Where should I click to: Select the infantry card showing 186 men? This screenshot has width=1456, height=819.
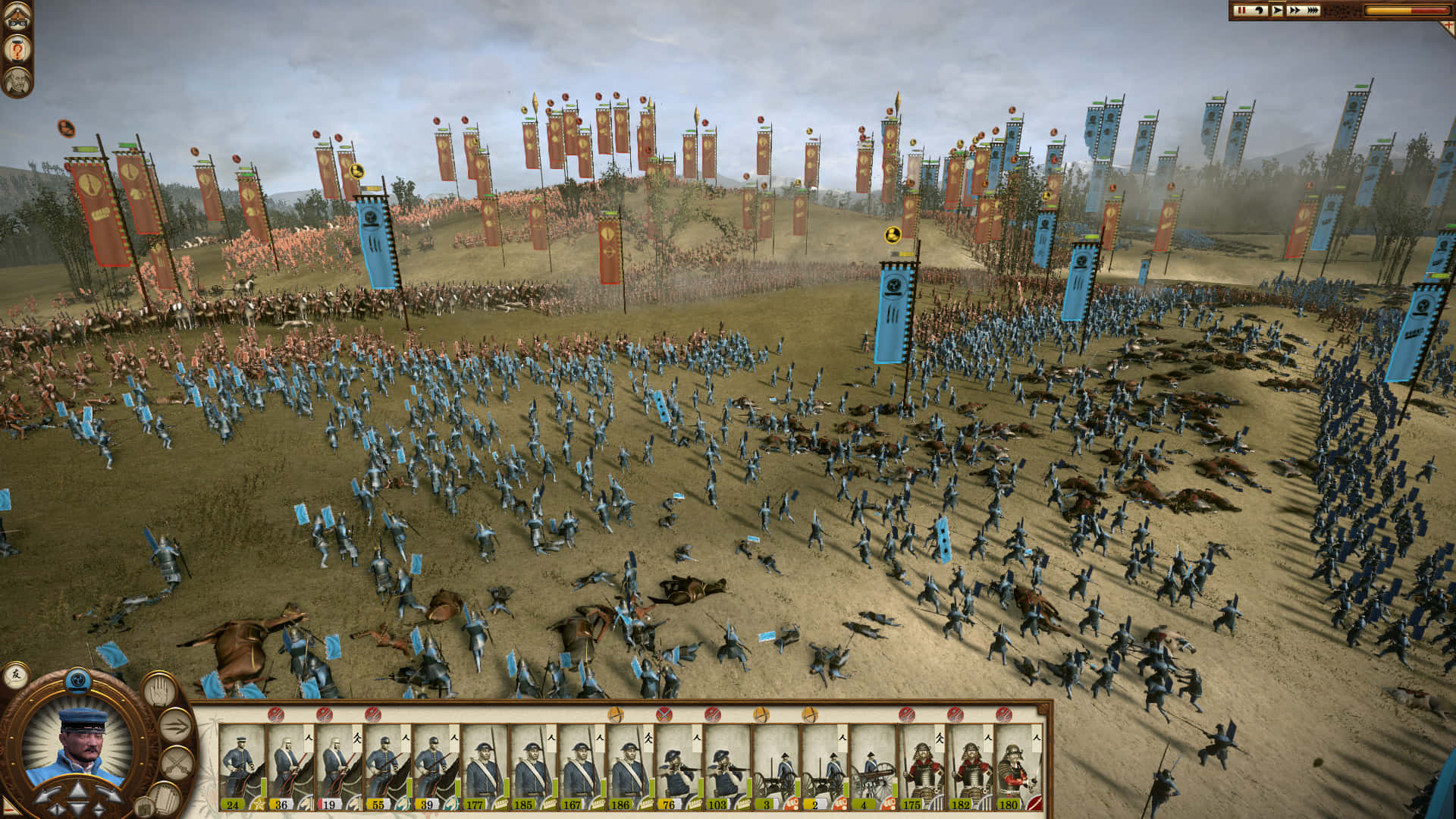pos(630,767)
